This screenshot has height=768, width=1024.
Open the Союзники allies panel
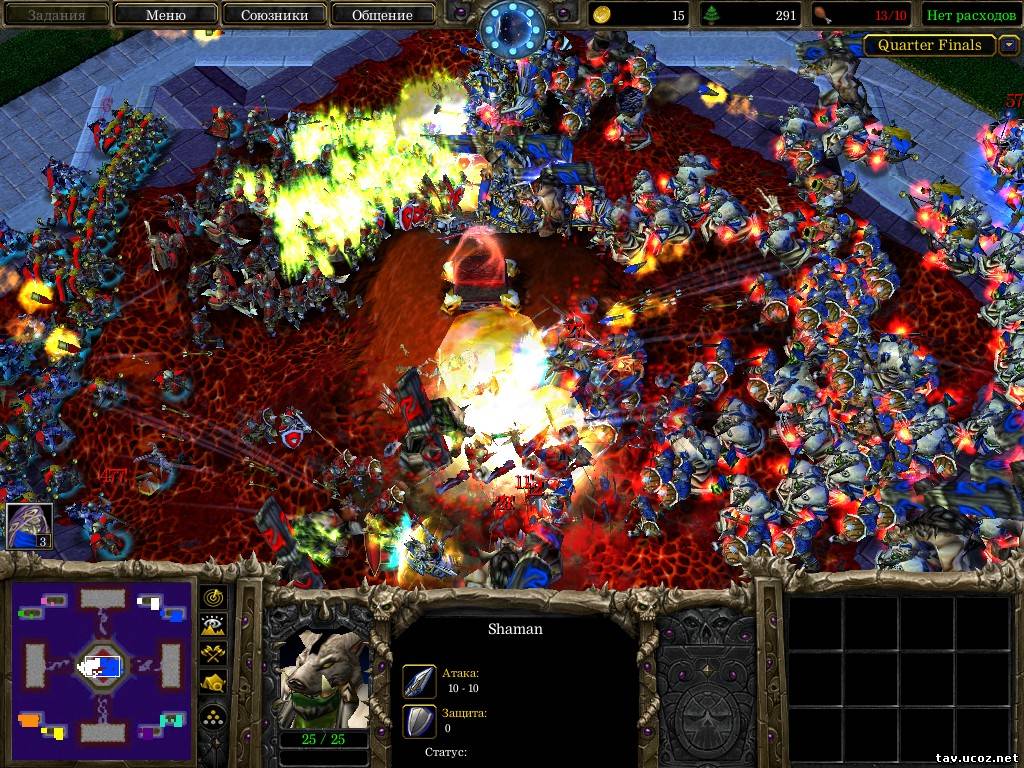(273, 15)
